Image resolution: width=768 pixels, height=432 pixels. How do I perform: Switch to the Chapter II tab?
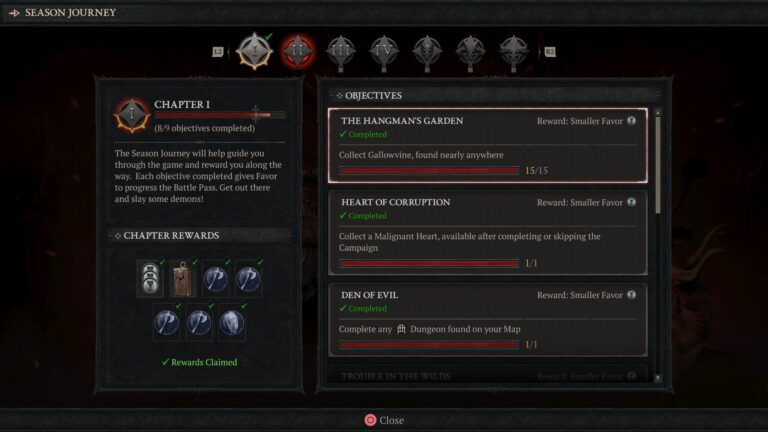(x=296, y=50)
